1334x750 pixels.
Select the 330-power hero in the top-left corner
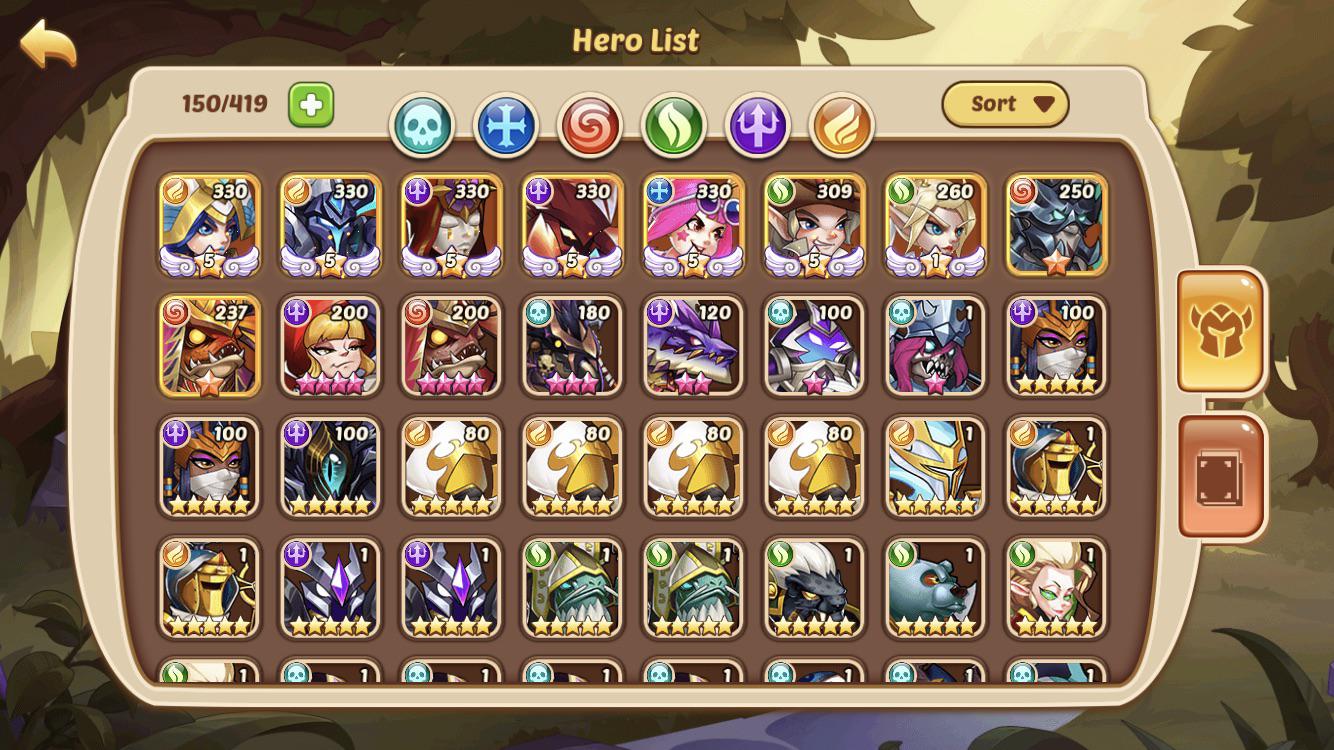[210, 225]
